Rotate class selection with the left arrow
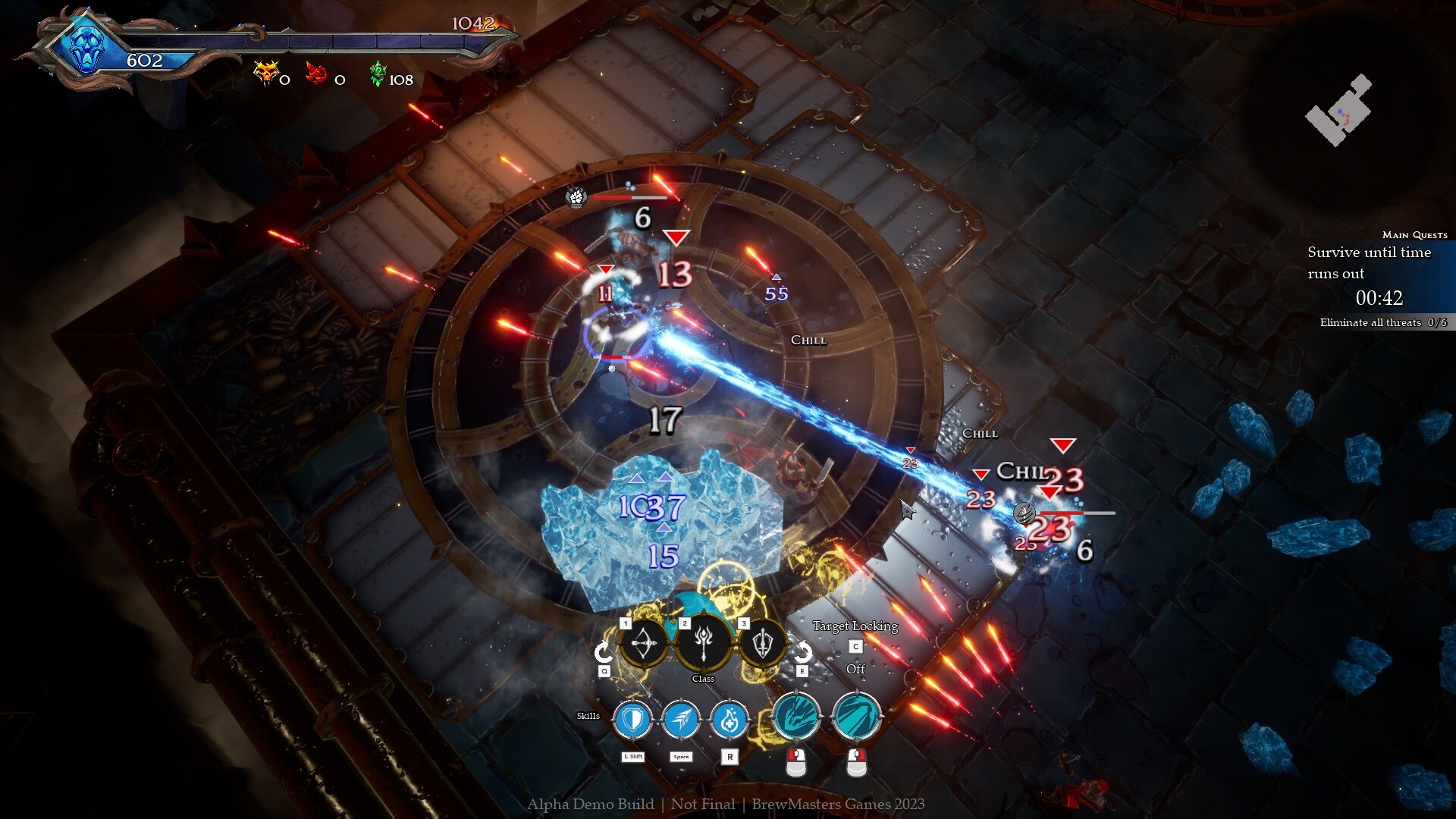1456x819 pixels. click(604, 652)
